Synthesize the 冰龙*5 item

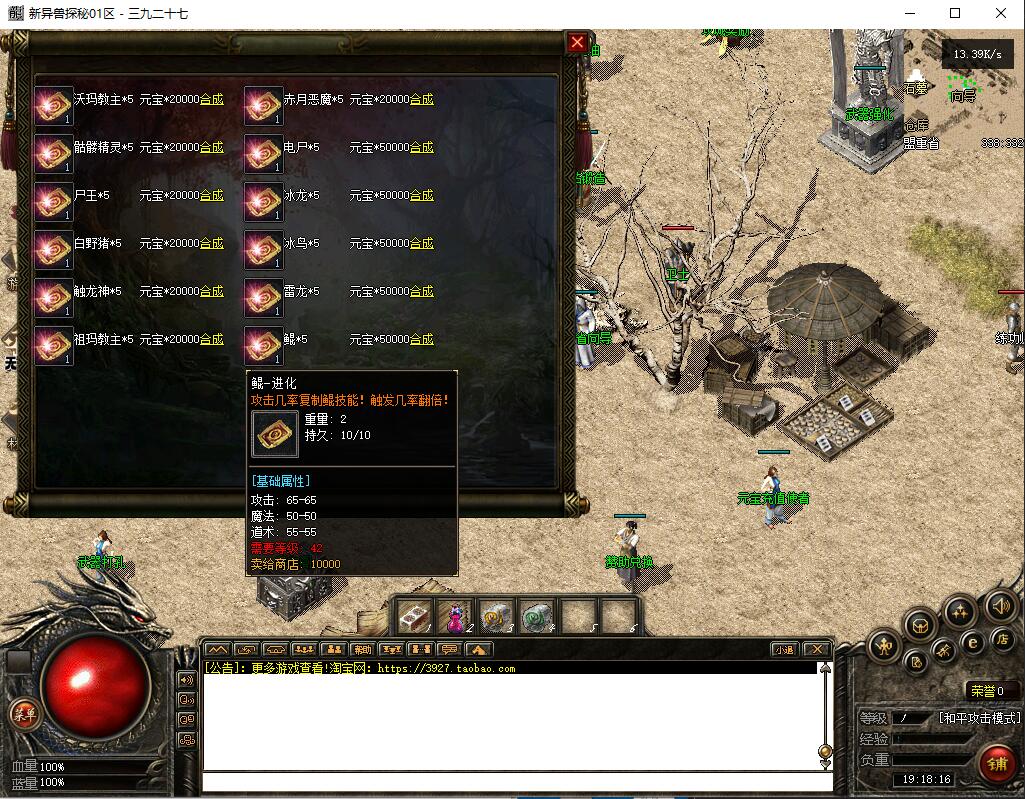pyautogui.click(x=421, y=196)
